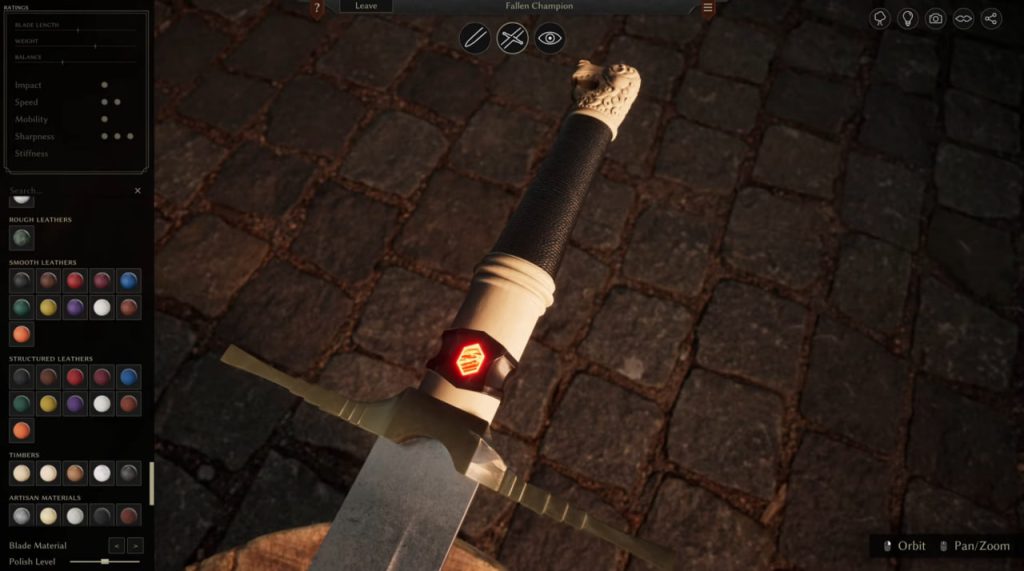This screenshot has width=1024, height=571.
Task: Choose the Rough Leathers green swatch
Action: pyautogui.click(x=22, y=238)
